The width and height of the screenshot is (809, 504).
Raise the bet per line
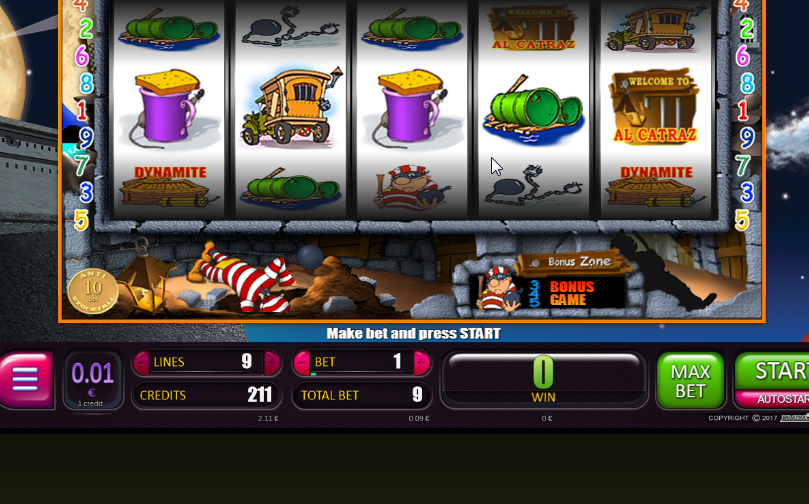click(421, 362)
